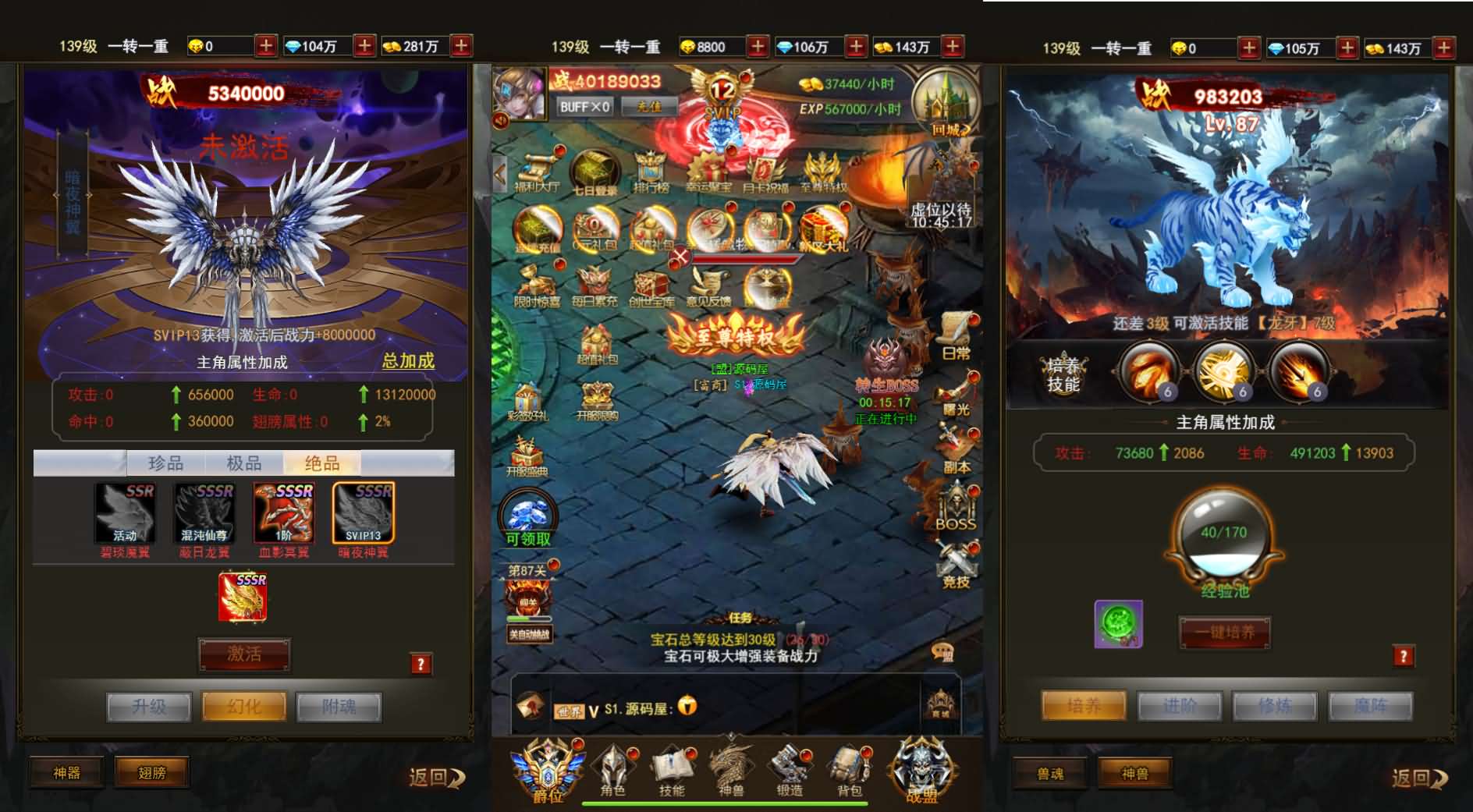
Task: Switch to the 兽魂 tab in right panel
Action: point(1050,772)
